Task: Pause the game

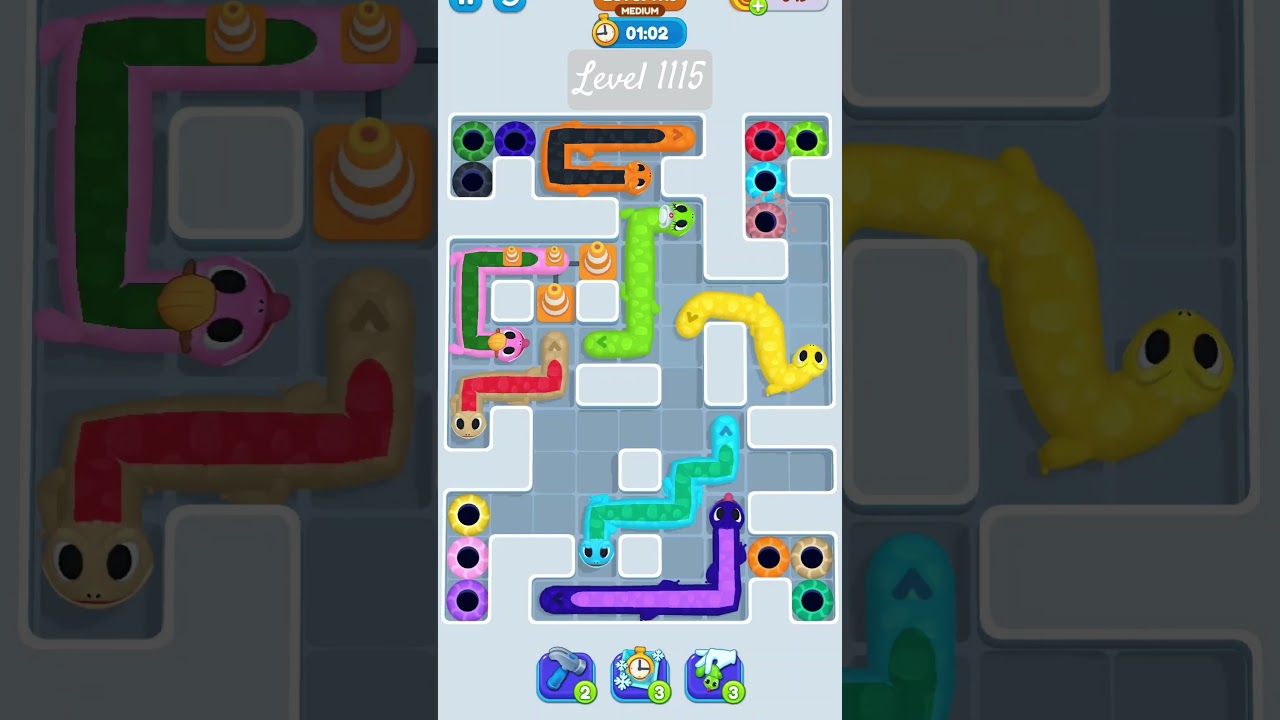Action: click(x=465, y=4)
